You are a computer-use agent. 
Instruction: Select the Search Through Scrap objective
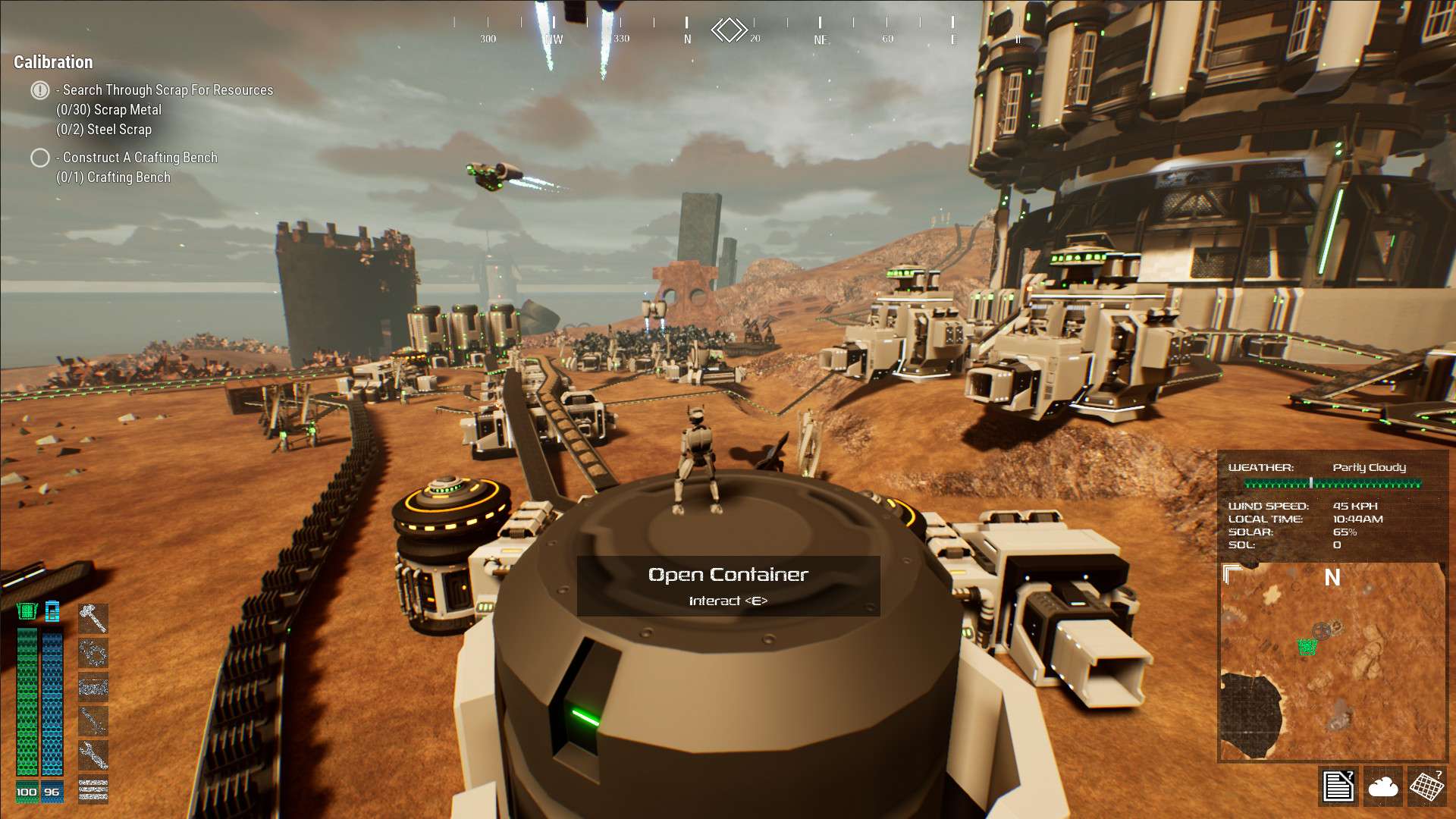(168, 90)
